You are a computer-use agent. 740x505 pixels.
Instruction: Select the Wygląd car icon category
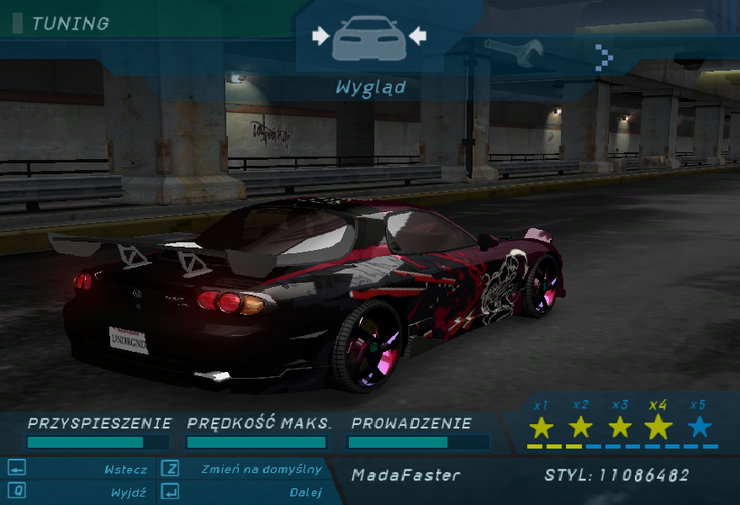point(369,38)
